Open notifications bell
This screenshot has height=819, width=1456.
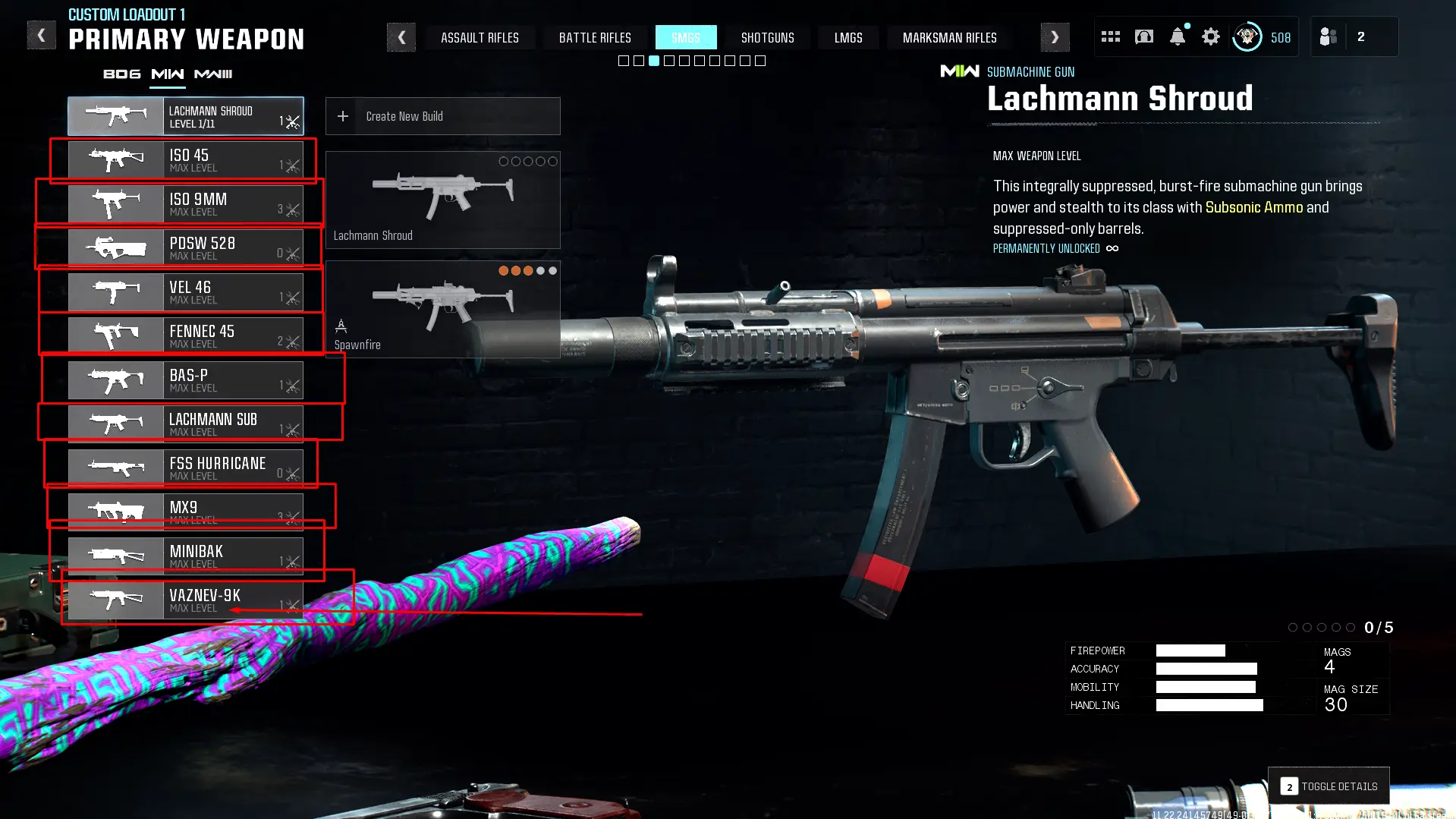1177,36
